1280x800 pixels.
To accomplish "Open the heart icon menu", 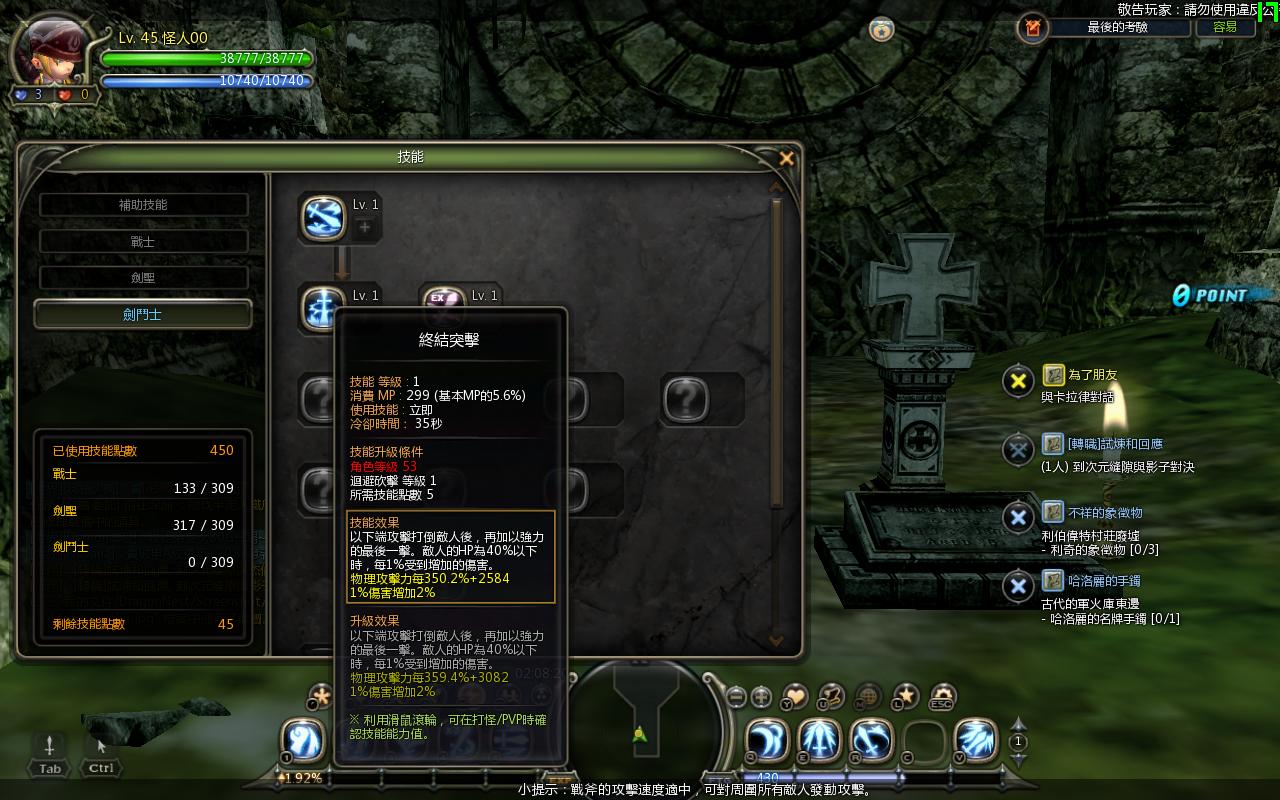I will click(x=795, y=696).
